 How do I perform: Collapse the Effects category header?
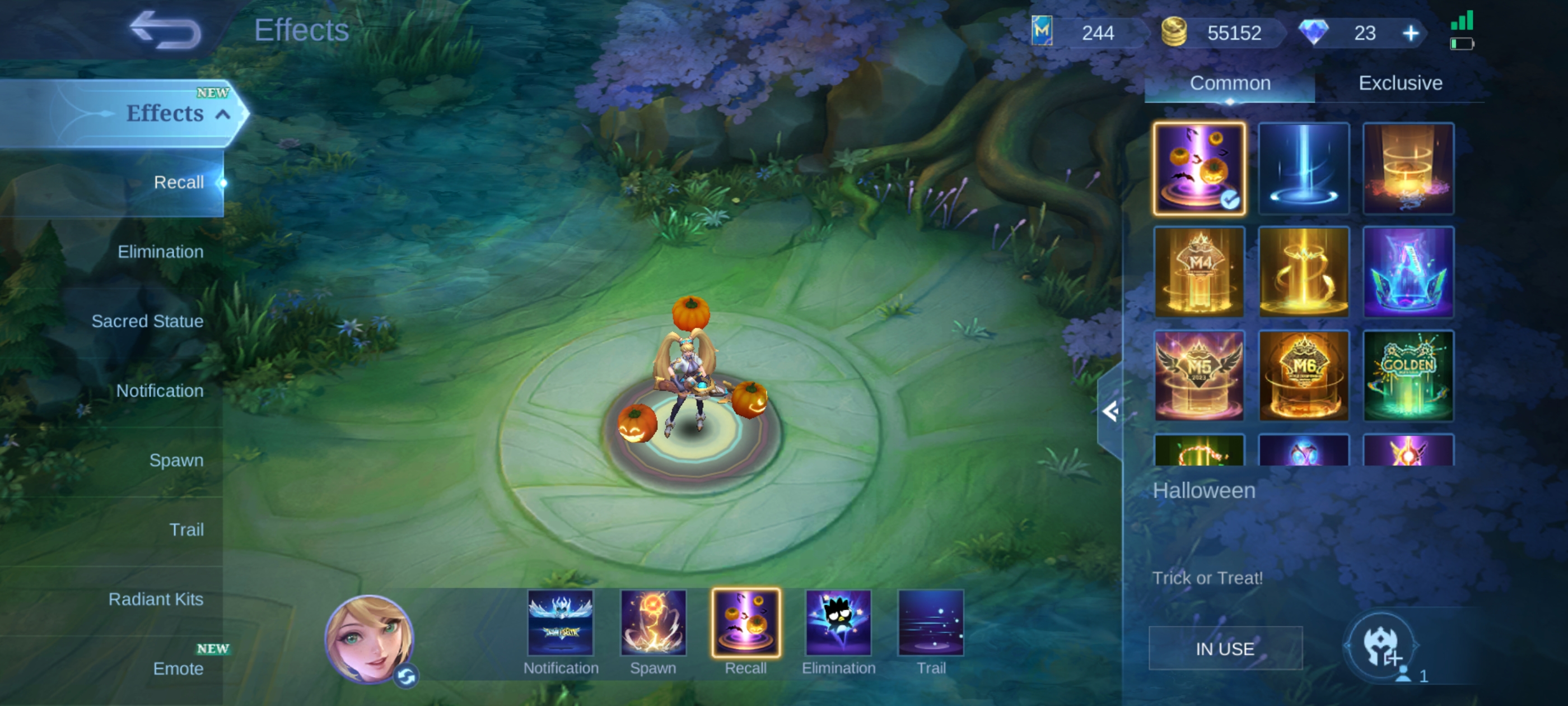coord(223,114)
